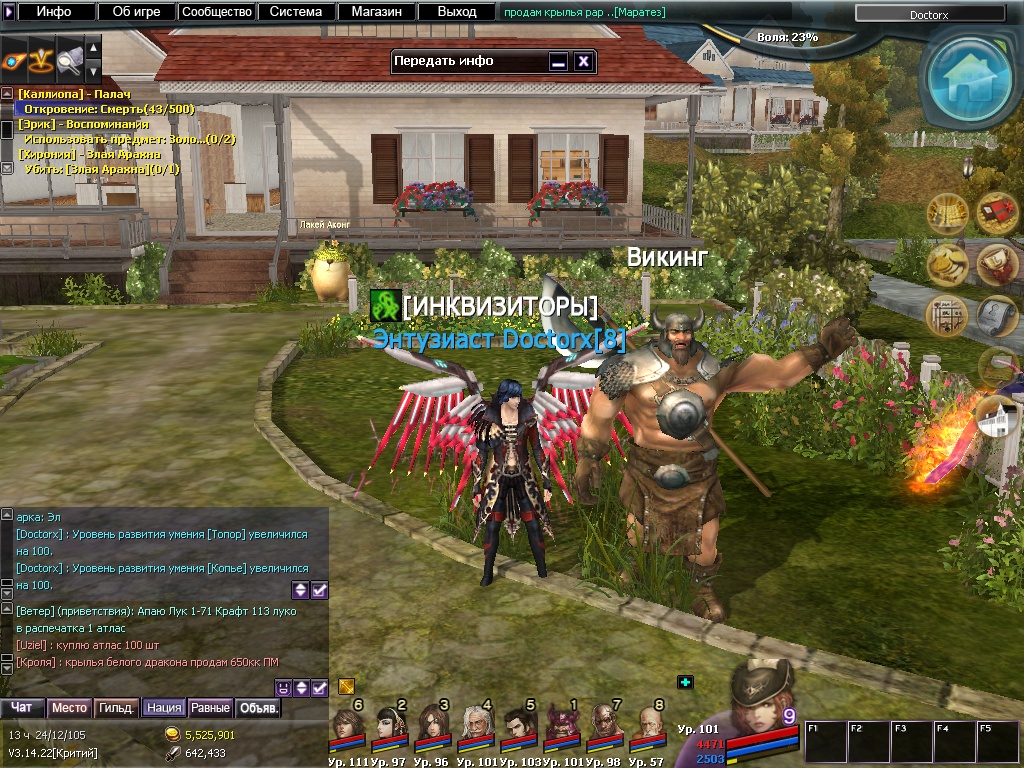Open the map magnifier tool icon

[x=69, y=57]
